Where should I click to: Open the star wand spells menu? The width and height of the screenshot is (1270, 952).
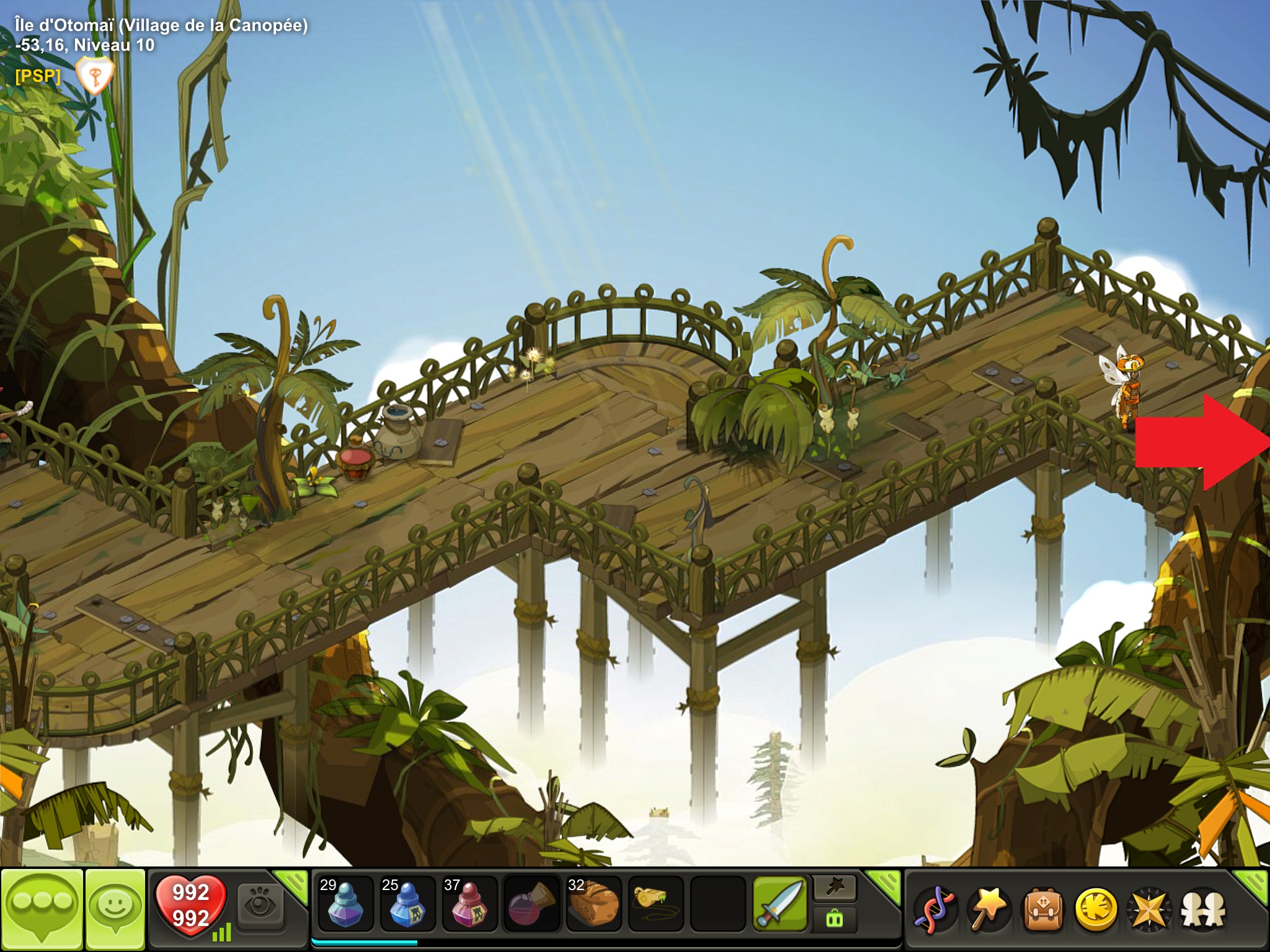(x=988, y=909)
